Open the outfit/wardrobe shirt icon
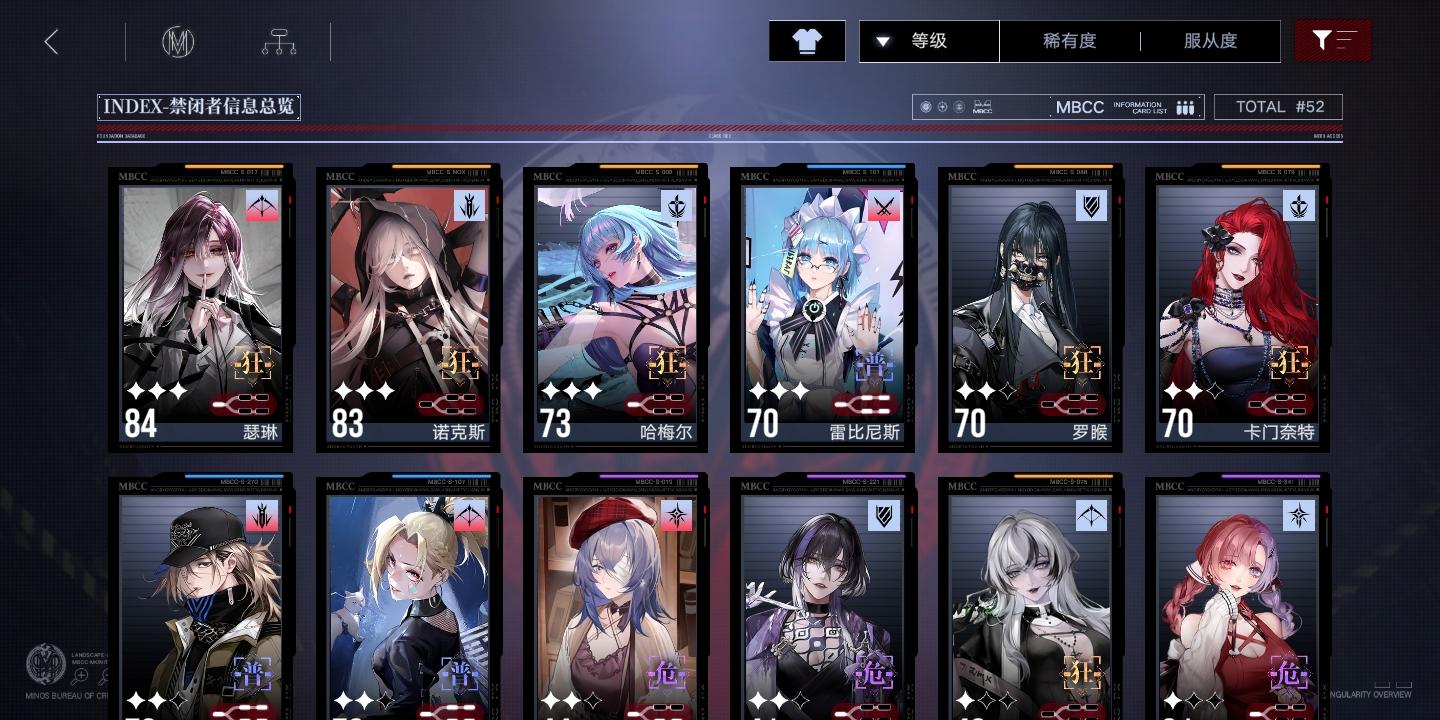 807,41
